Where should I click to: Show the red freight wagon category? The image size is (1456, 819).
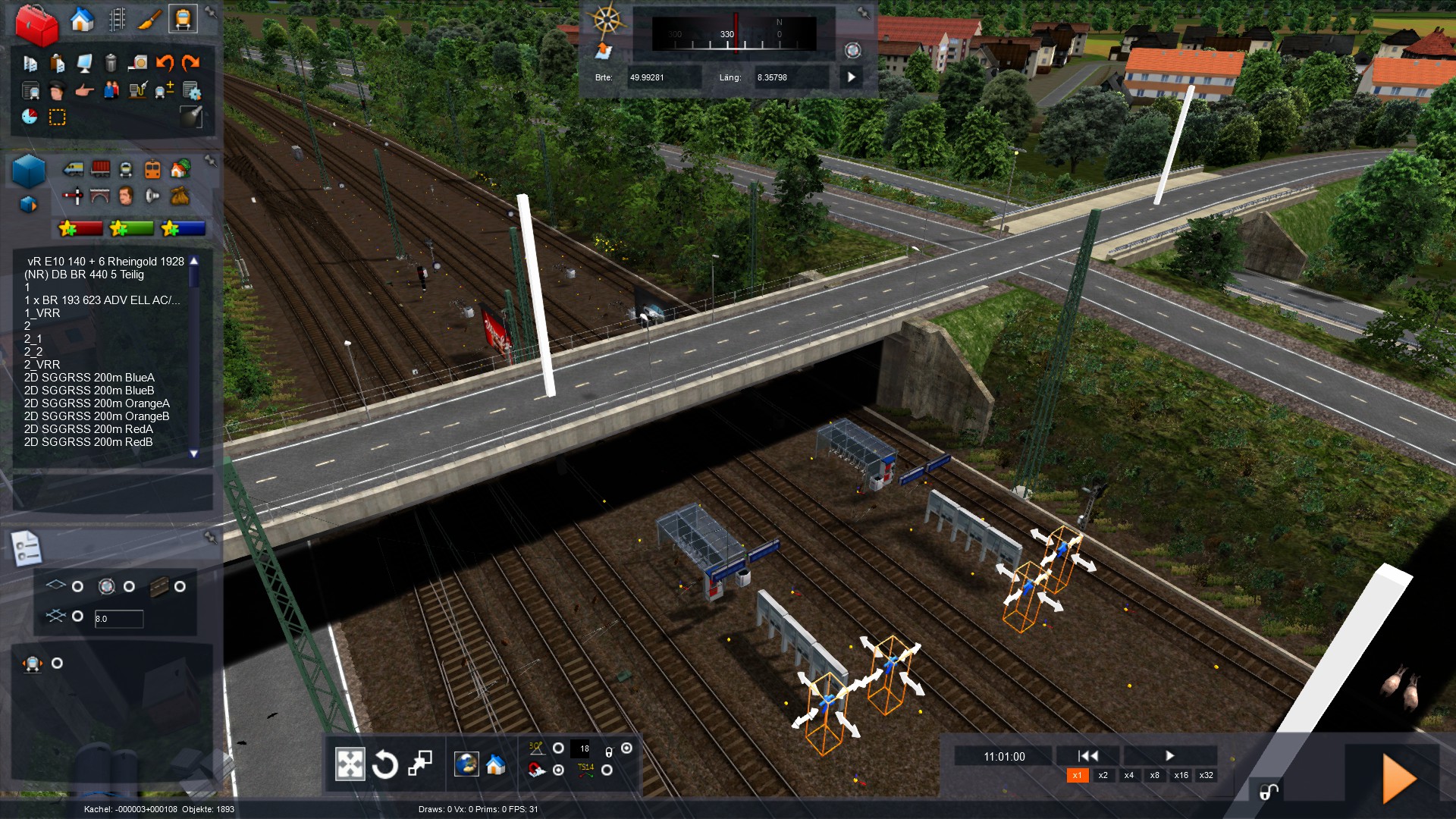click(x=100, y=169)
